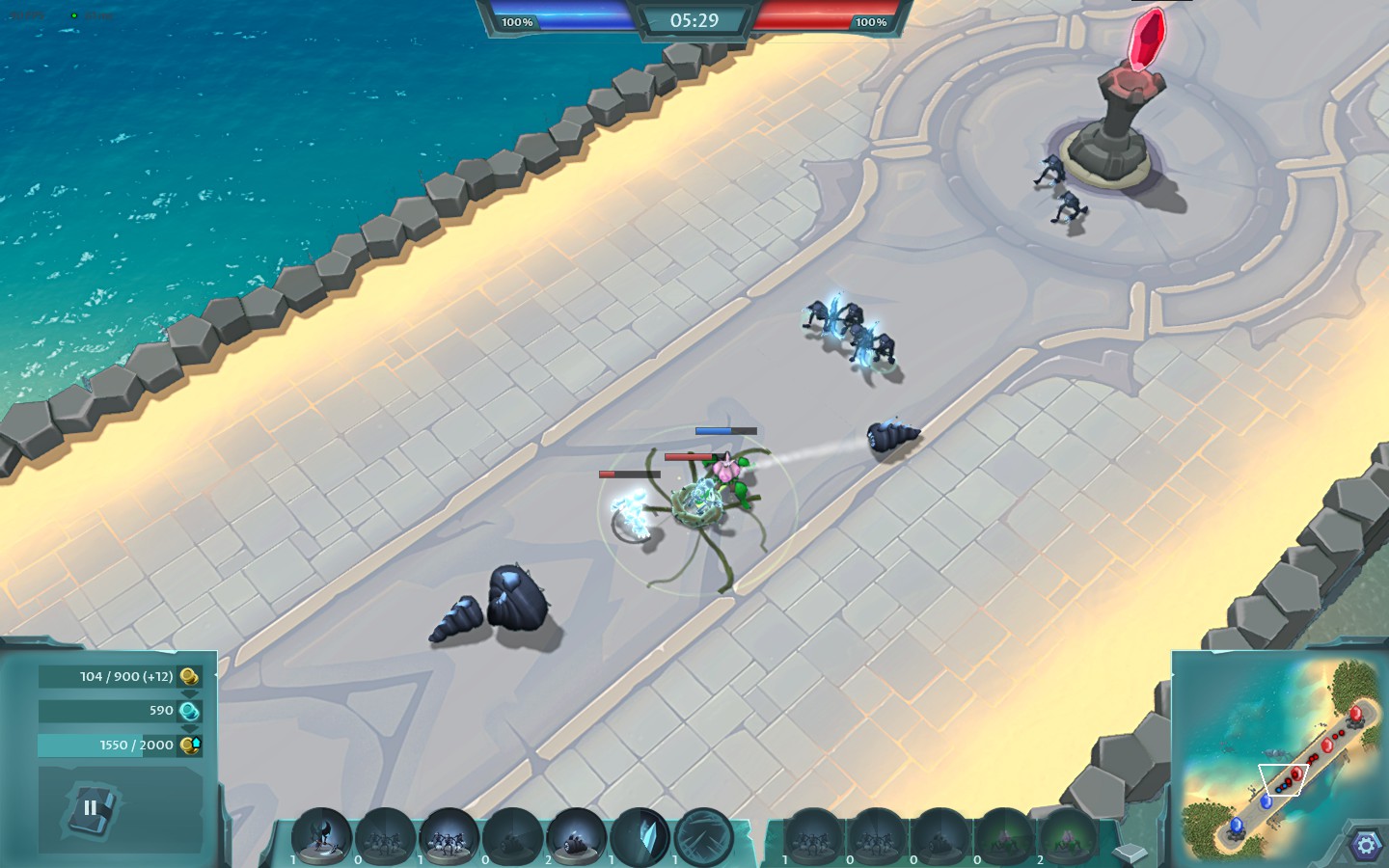Open settings with the gear icon
This screenshot has height=868, width=1389.
pos(1366,845)
